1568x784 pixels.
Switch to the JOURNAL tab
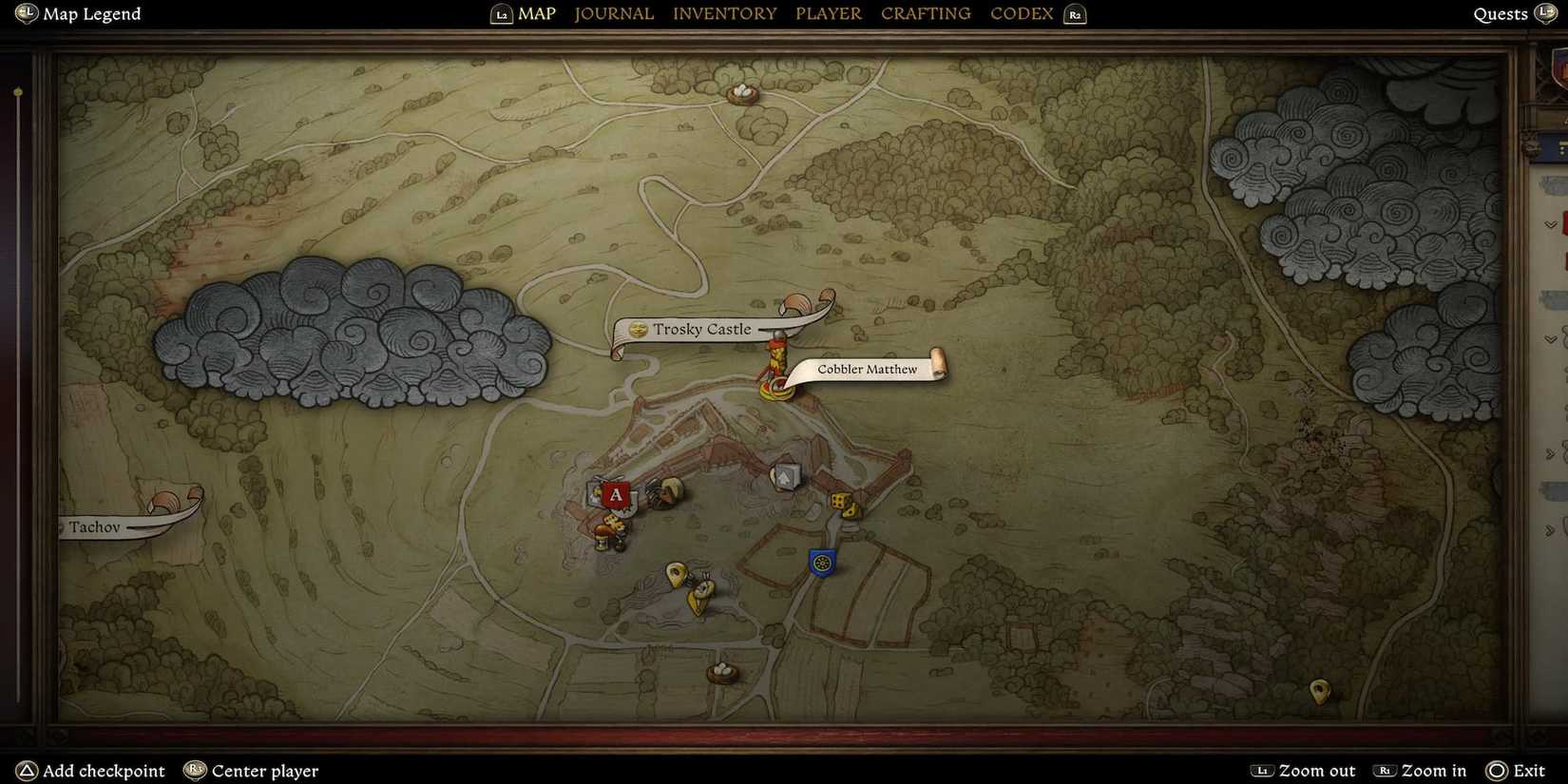[x=613, y=13]
